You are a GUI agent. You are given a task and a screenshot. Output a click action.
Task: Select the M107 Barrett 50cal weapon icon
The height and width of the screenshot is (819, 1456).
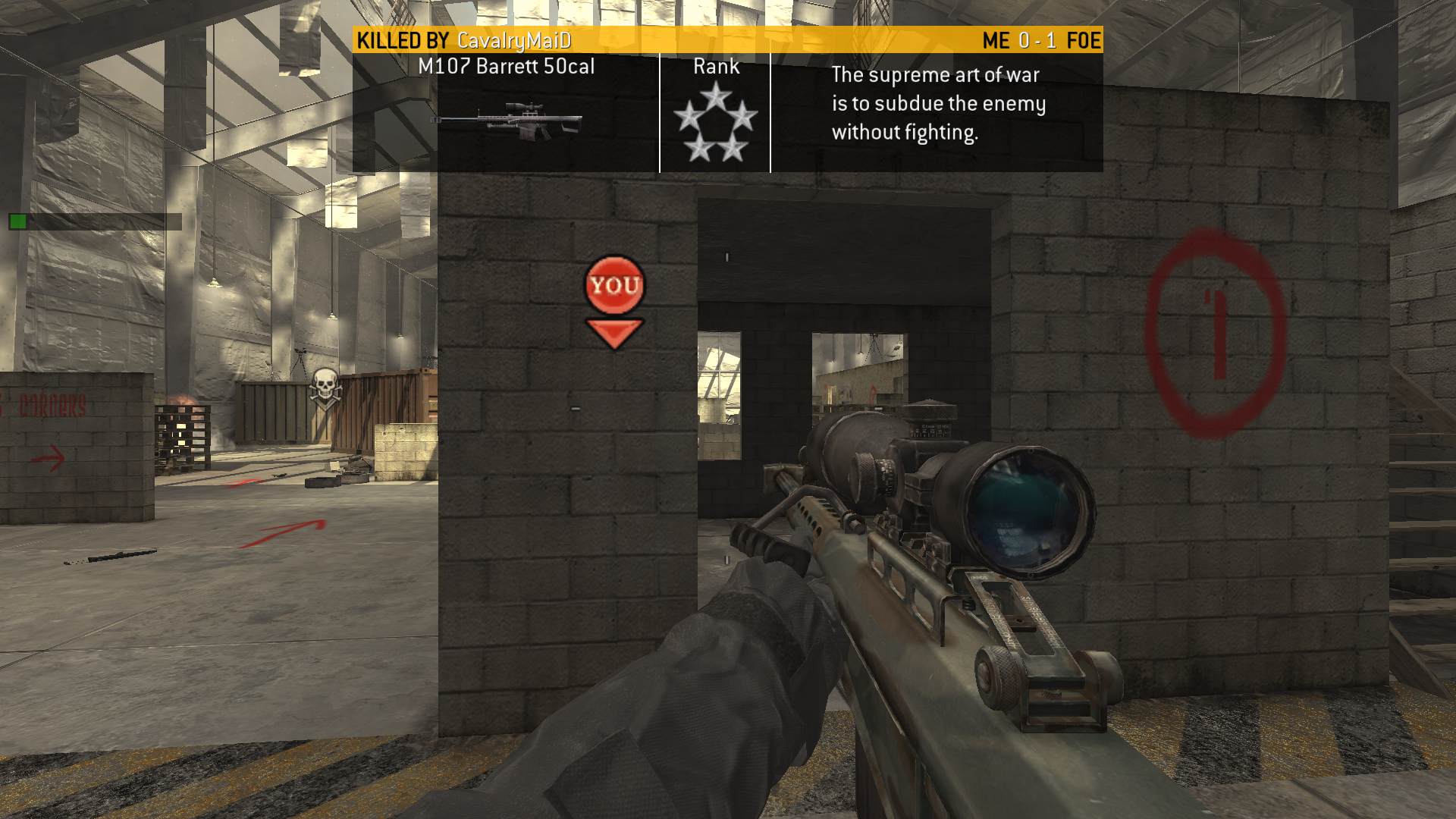click(x=507, y=121)
